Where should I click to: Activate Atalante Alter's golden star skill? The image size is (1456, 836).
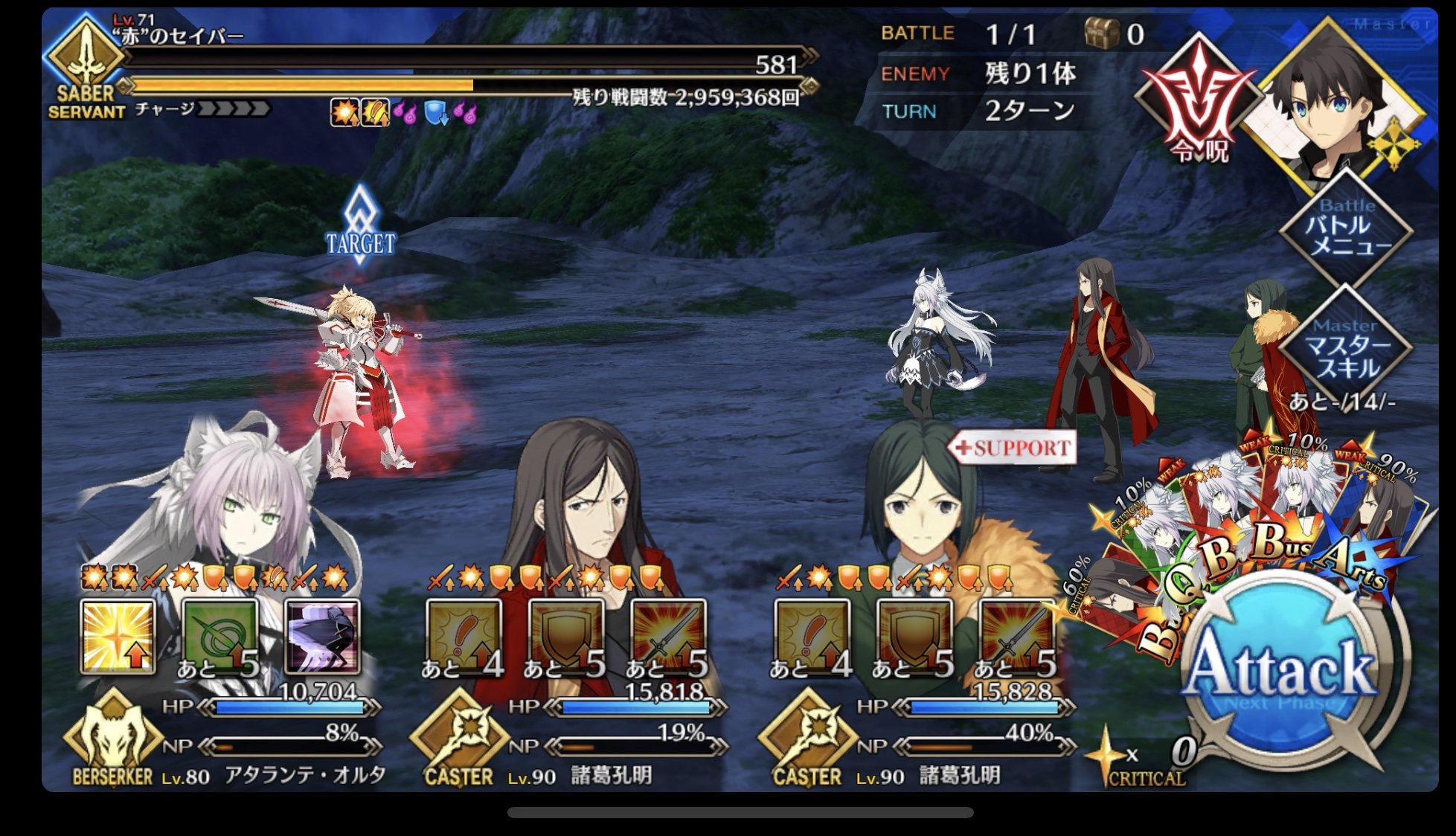click(x=118, y=637)
